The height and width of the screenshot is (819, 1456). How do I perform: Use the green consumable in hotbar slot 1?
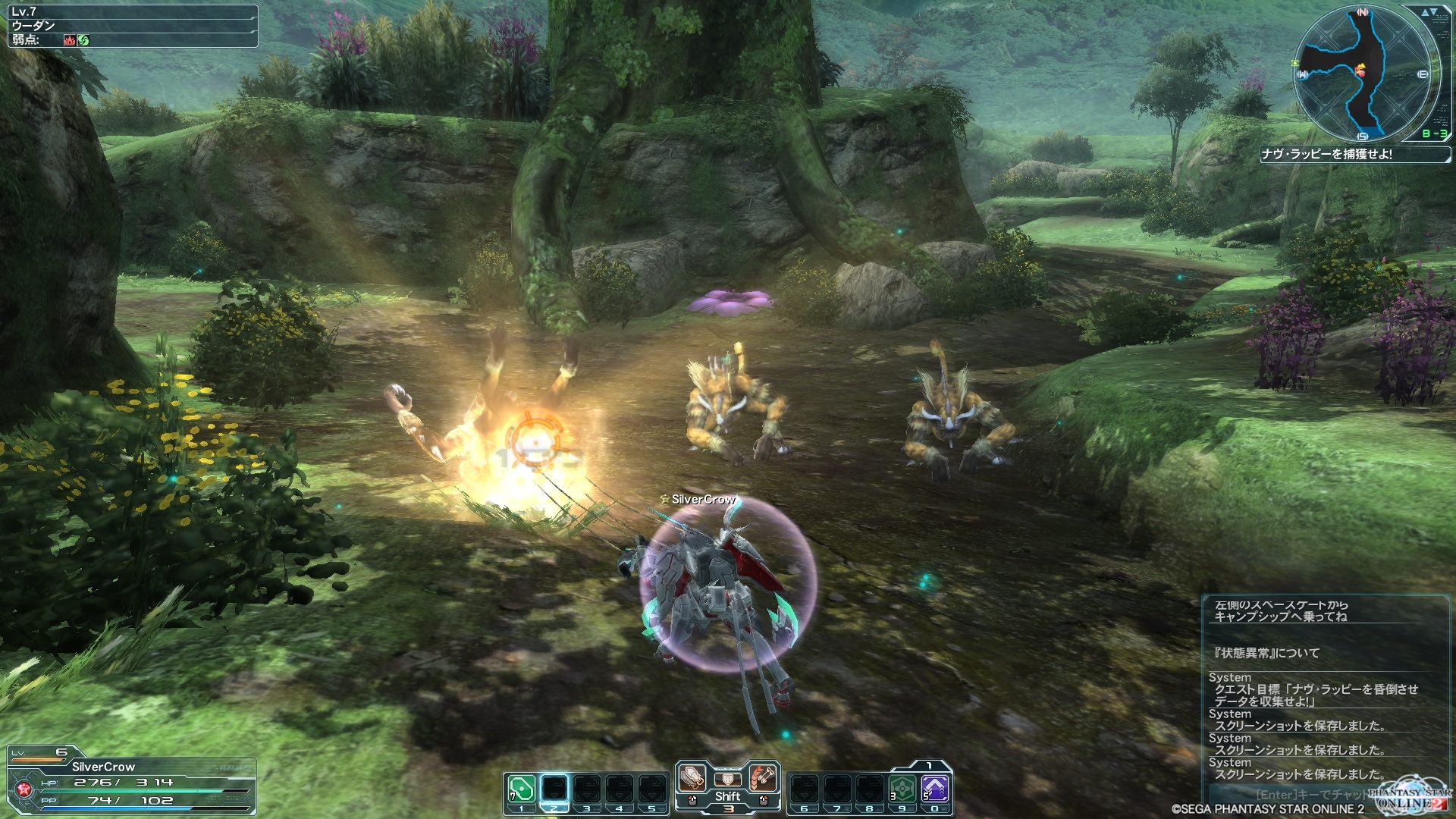click(x=522, y=789)
